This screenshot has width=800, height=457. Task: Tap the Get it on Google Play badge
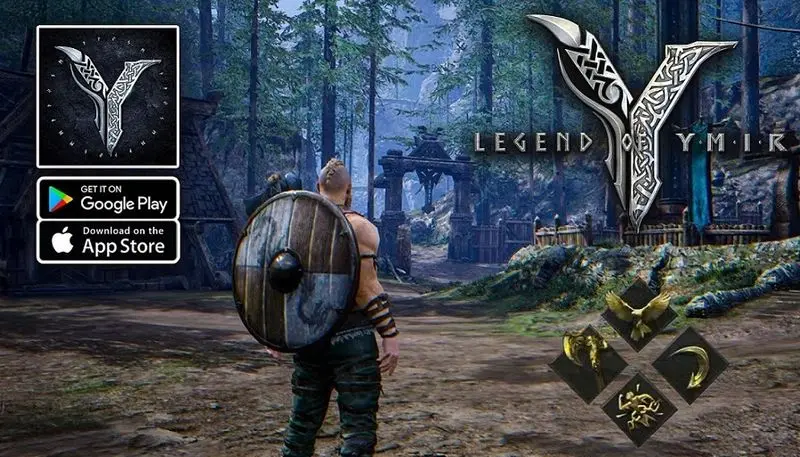point(108,198)
